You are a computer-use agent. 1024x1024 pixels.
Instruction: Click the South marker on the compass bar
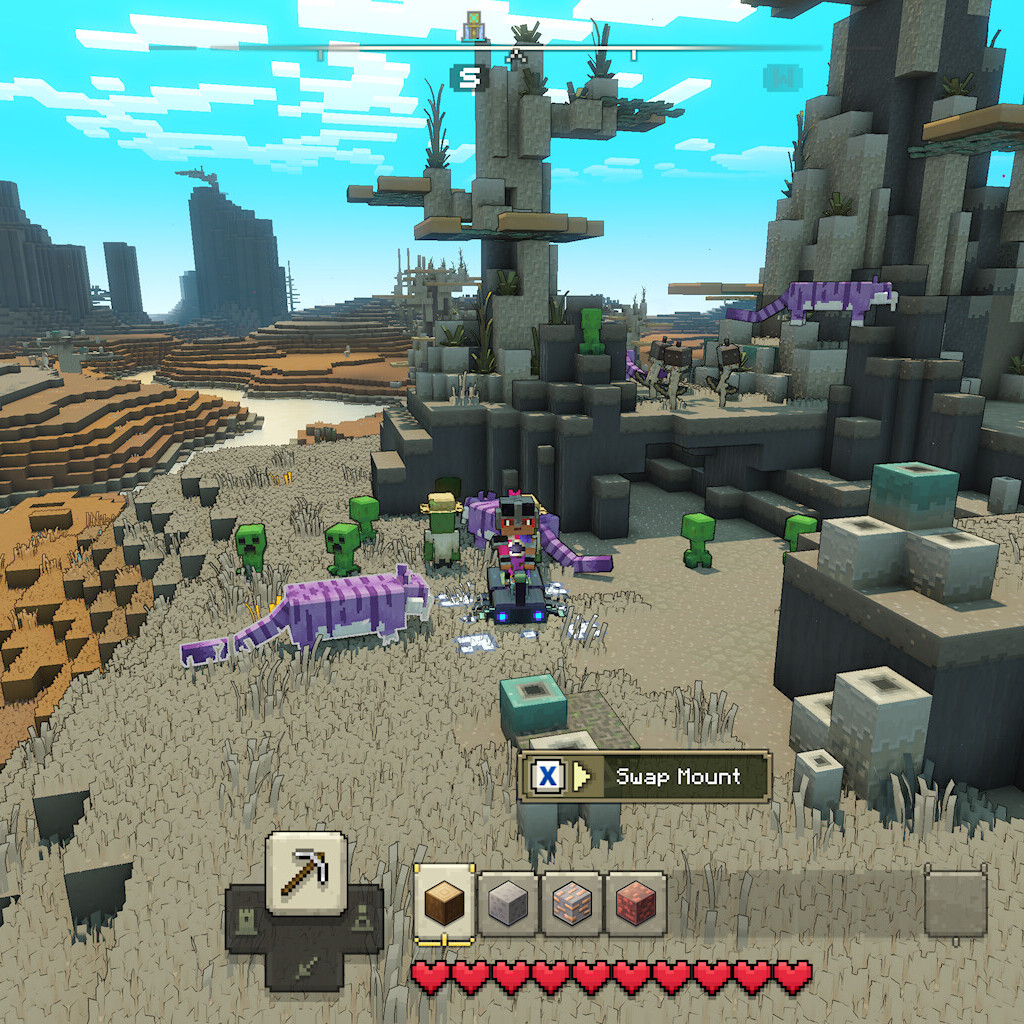tap(468, 77)
